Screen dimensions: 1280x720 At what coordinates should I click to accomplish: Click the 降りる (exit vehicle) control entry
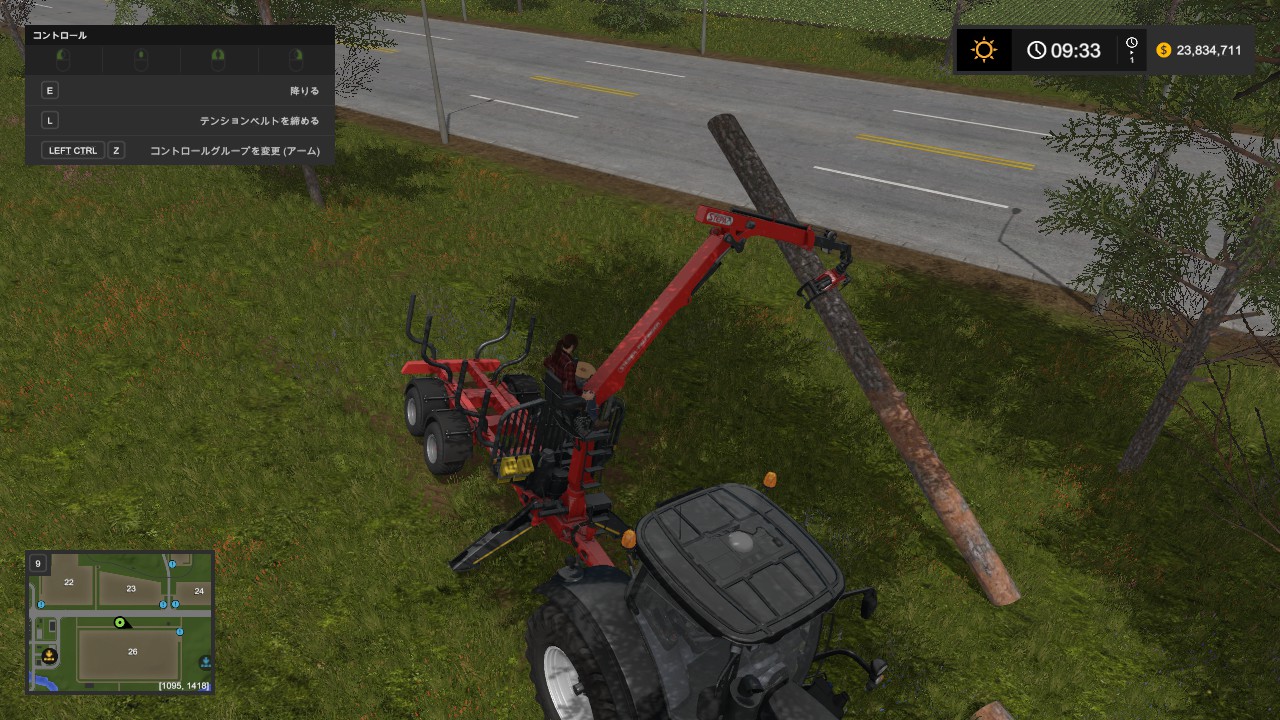click(305, 90)
